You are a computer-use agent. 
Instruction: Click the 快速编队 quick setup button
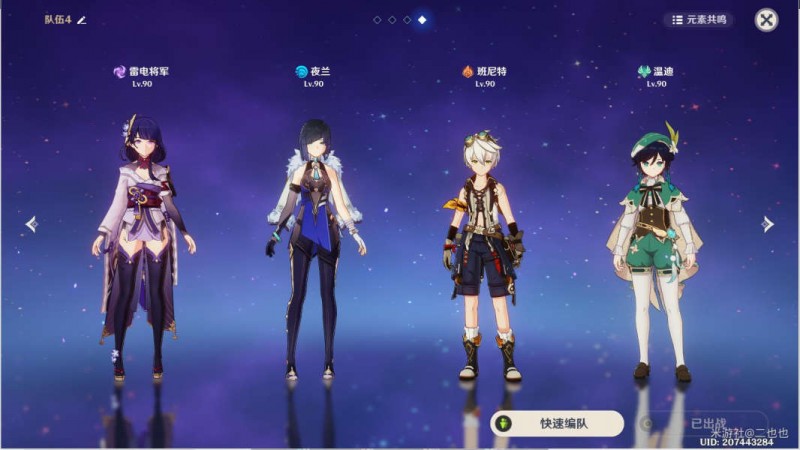coord(557,423)
